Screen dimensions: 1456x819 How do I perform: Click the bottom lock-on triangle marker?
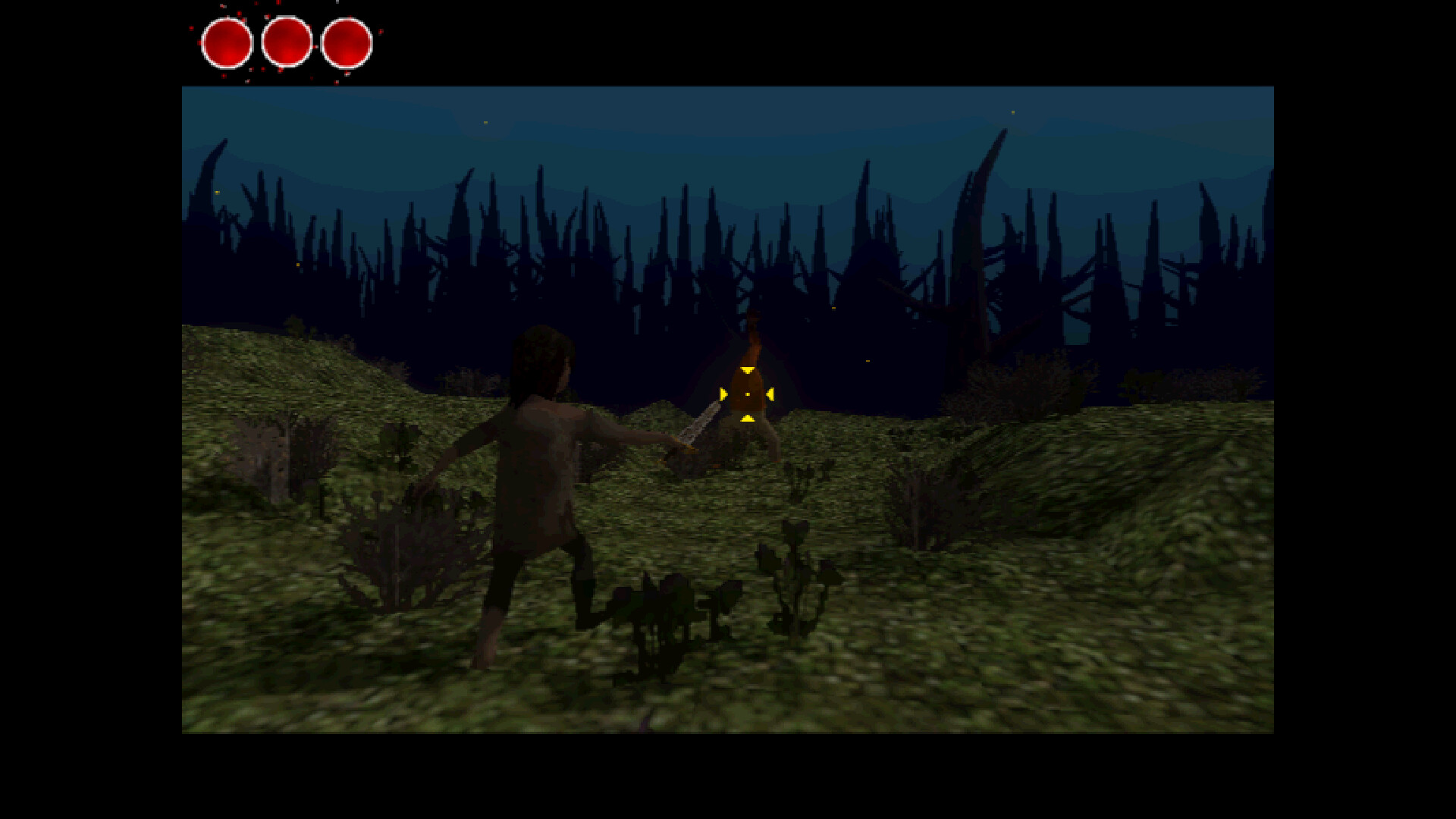pos(748,417)
